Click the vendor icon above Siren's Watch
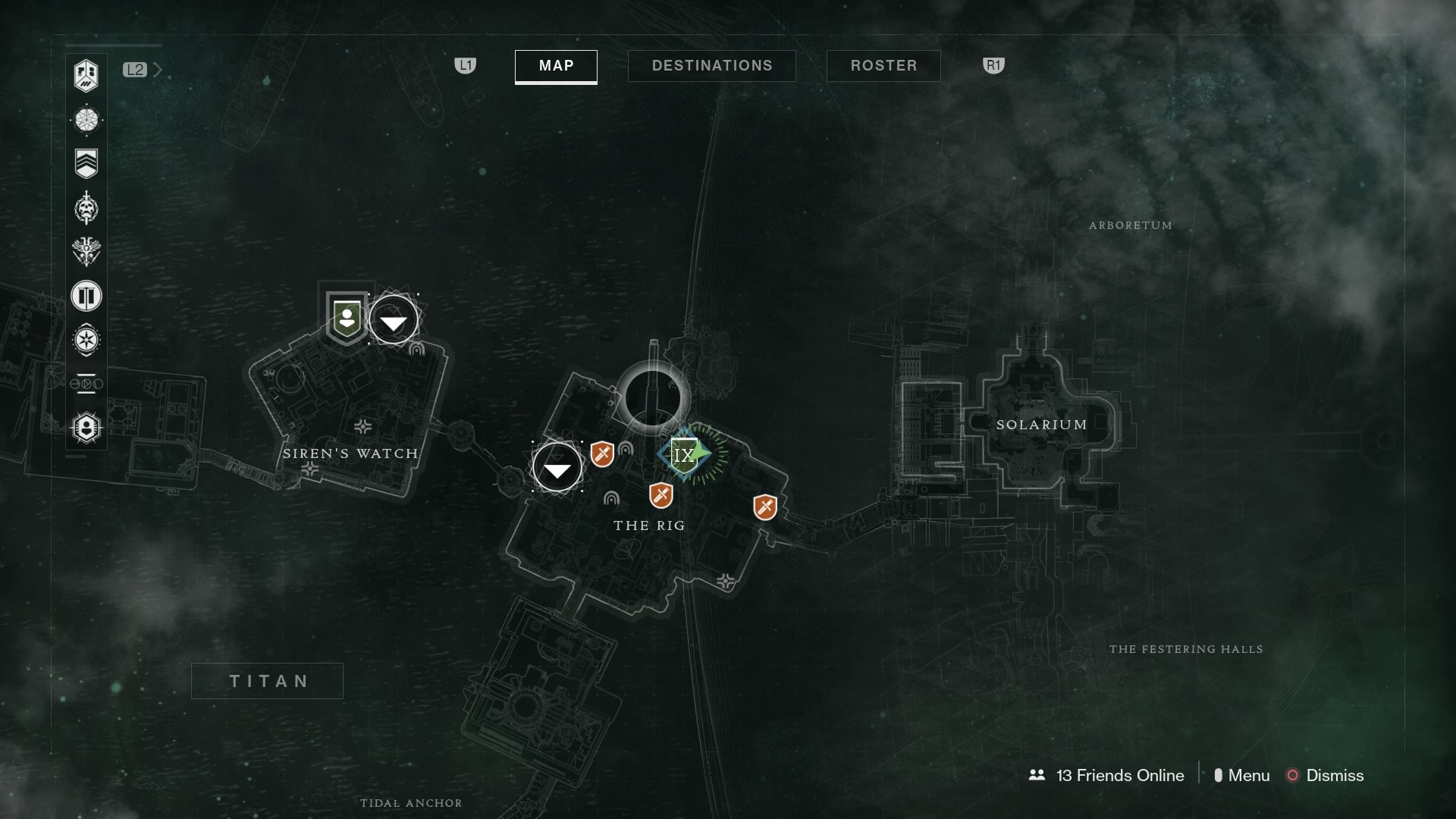 point(346,318)
